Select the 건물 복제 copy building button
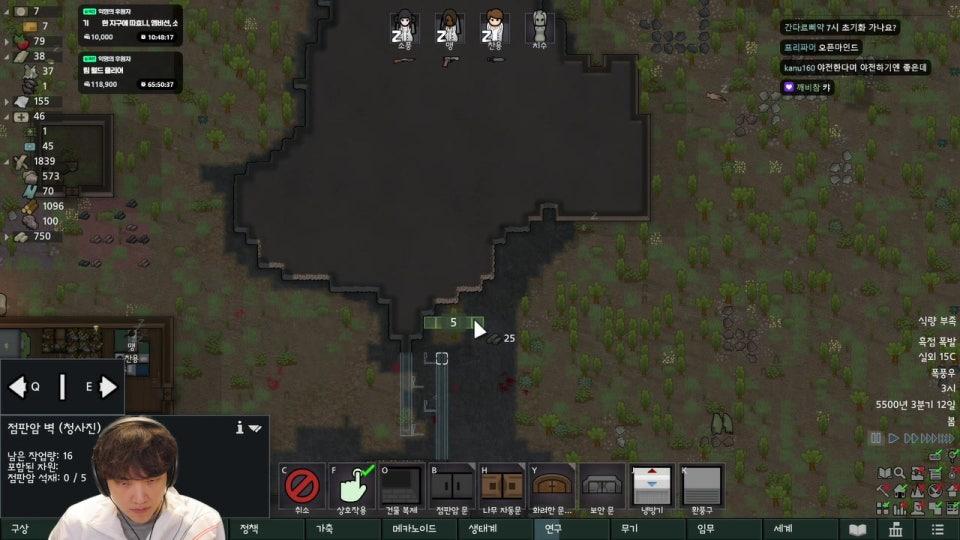Viewport: 960px width, 540px height. 402,488
